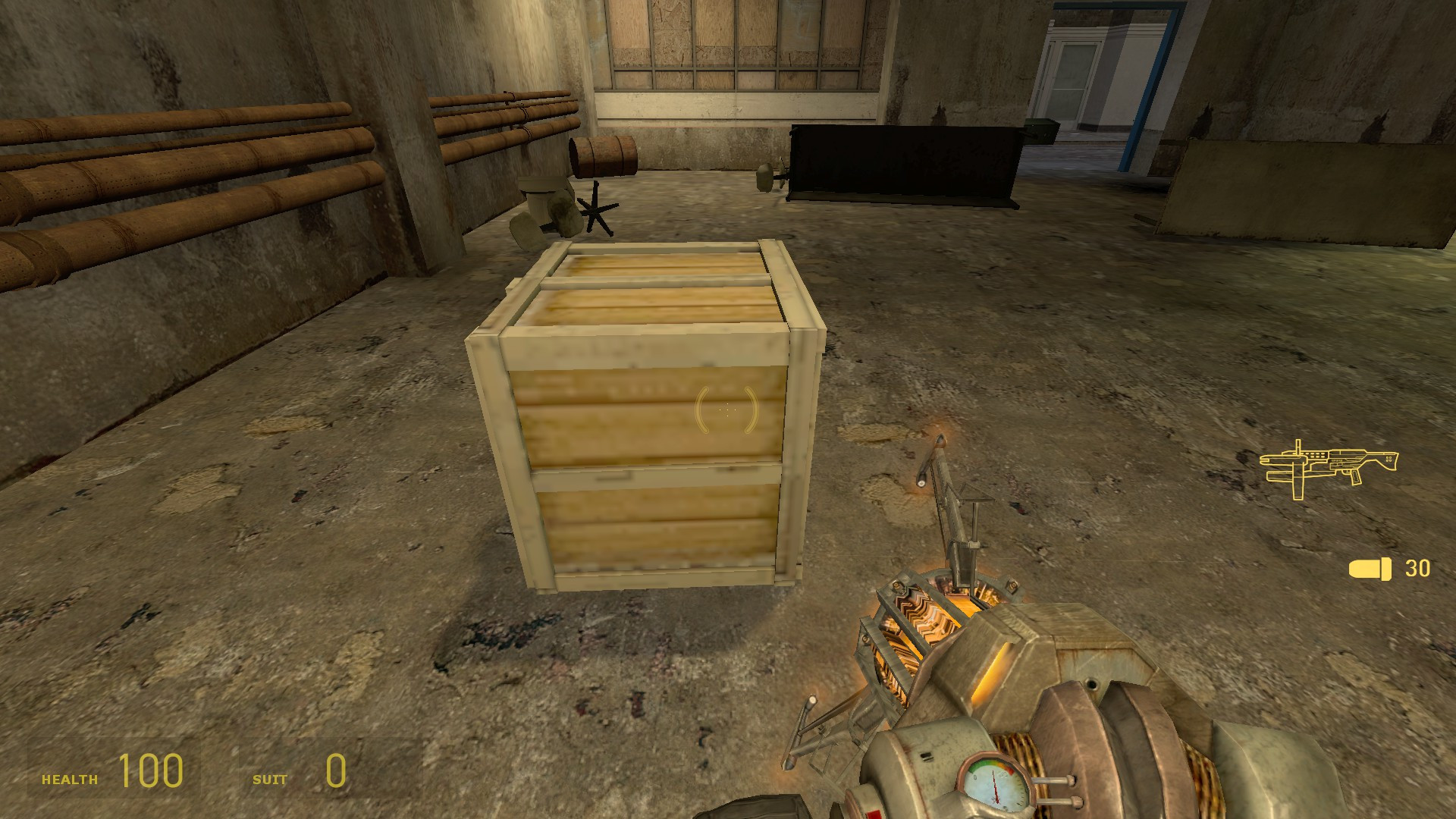The height and width of the screenshot is (819, 1456).
Task: Click the HEALTH label in the HUD
Action: [71, 777]
